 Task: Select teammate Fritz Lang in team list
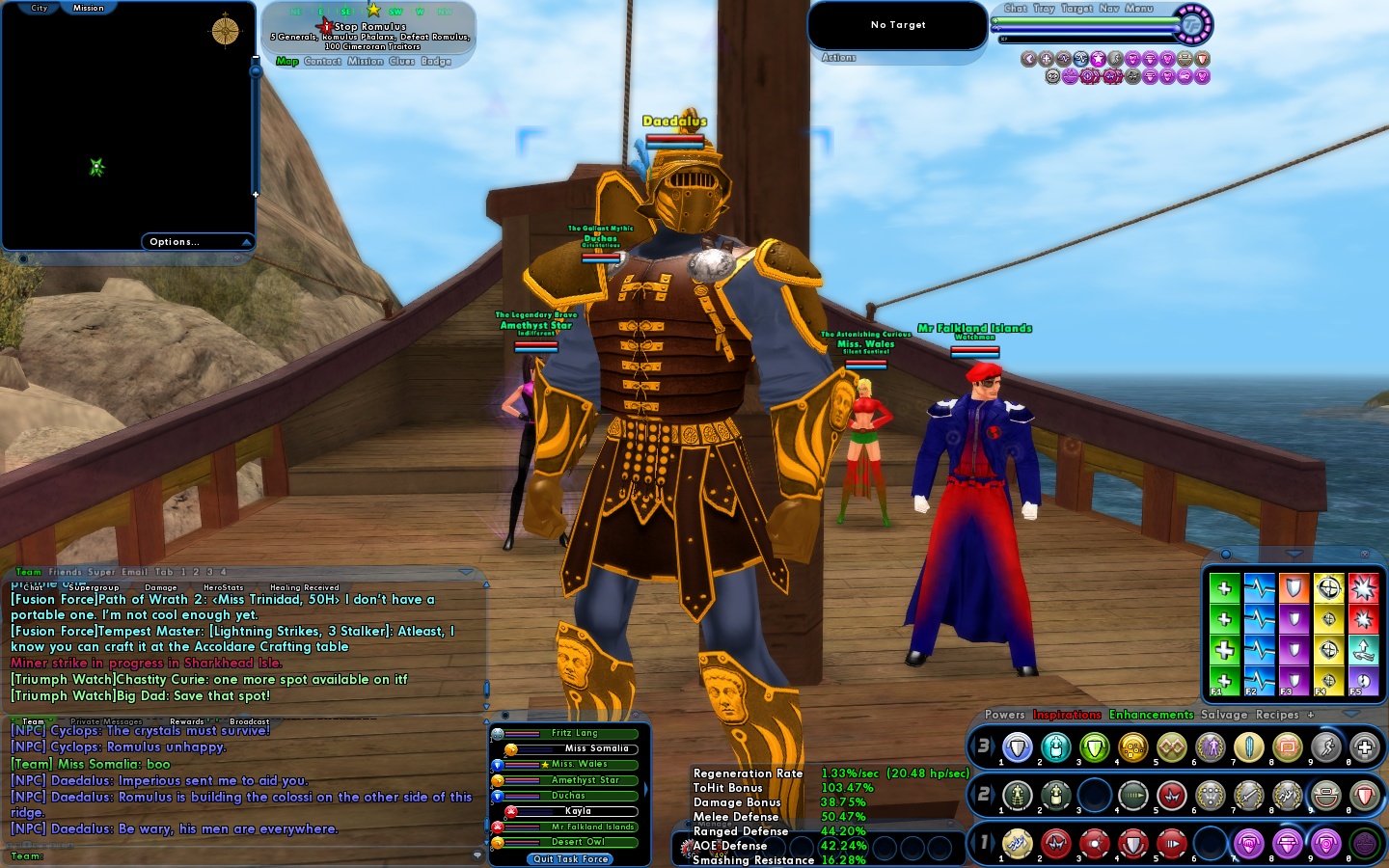(x=574, y=733)
